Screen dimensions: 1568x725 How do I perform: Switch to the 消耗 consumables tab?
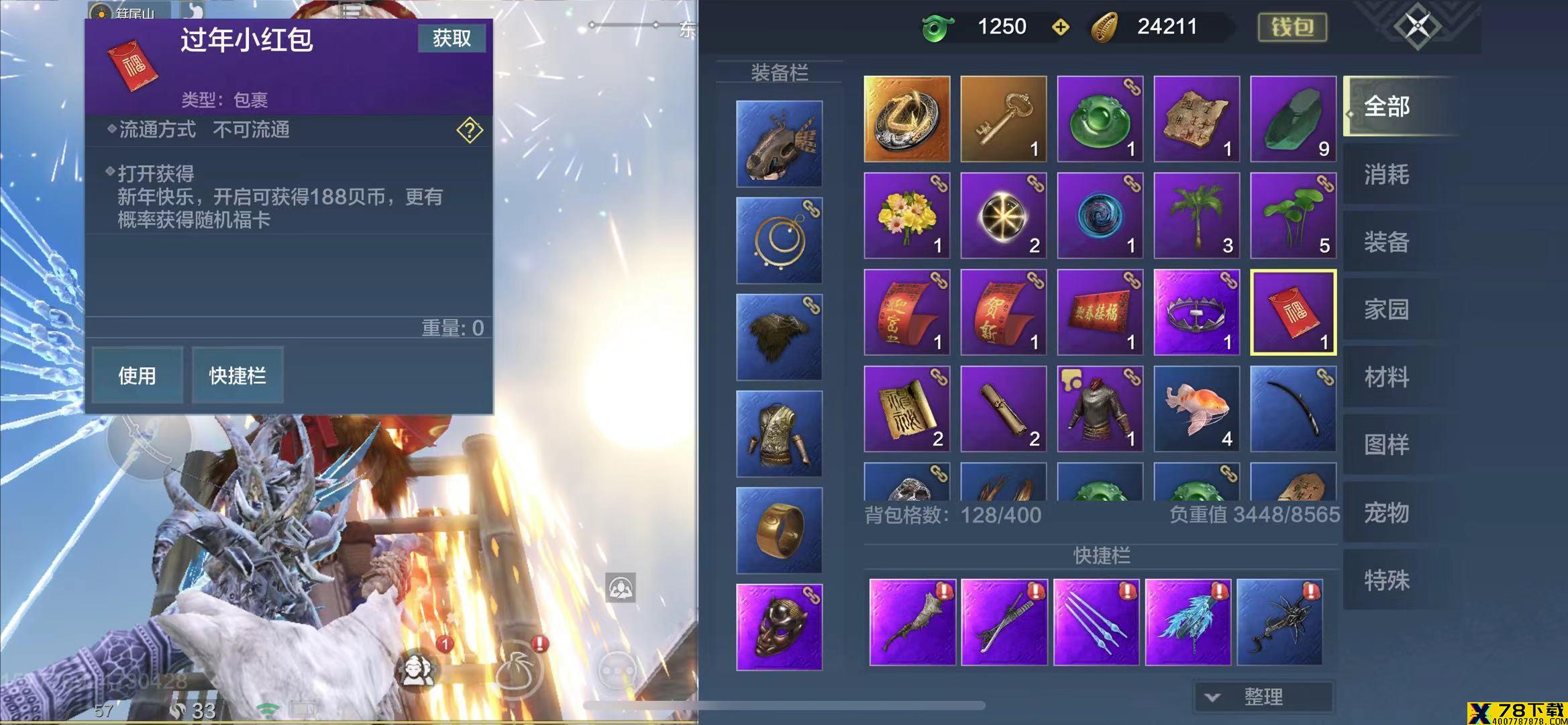click(1386, 175)
